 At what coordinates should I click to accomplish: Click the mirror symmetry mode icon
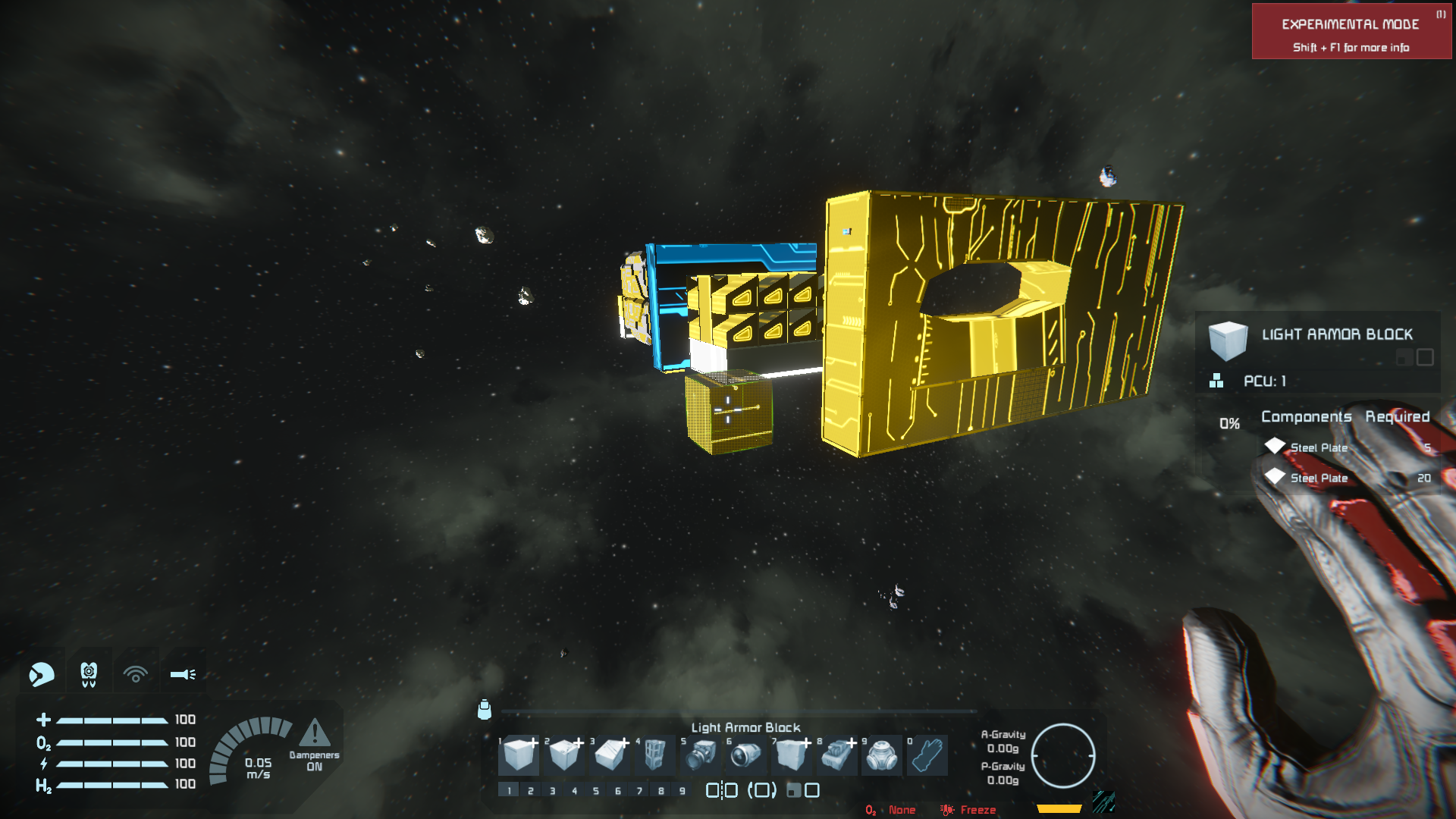coord(721,791)
